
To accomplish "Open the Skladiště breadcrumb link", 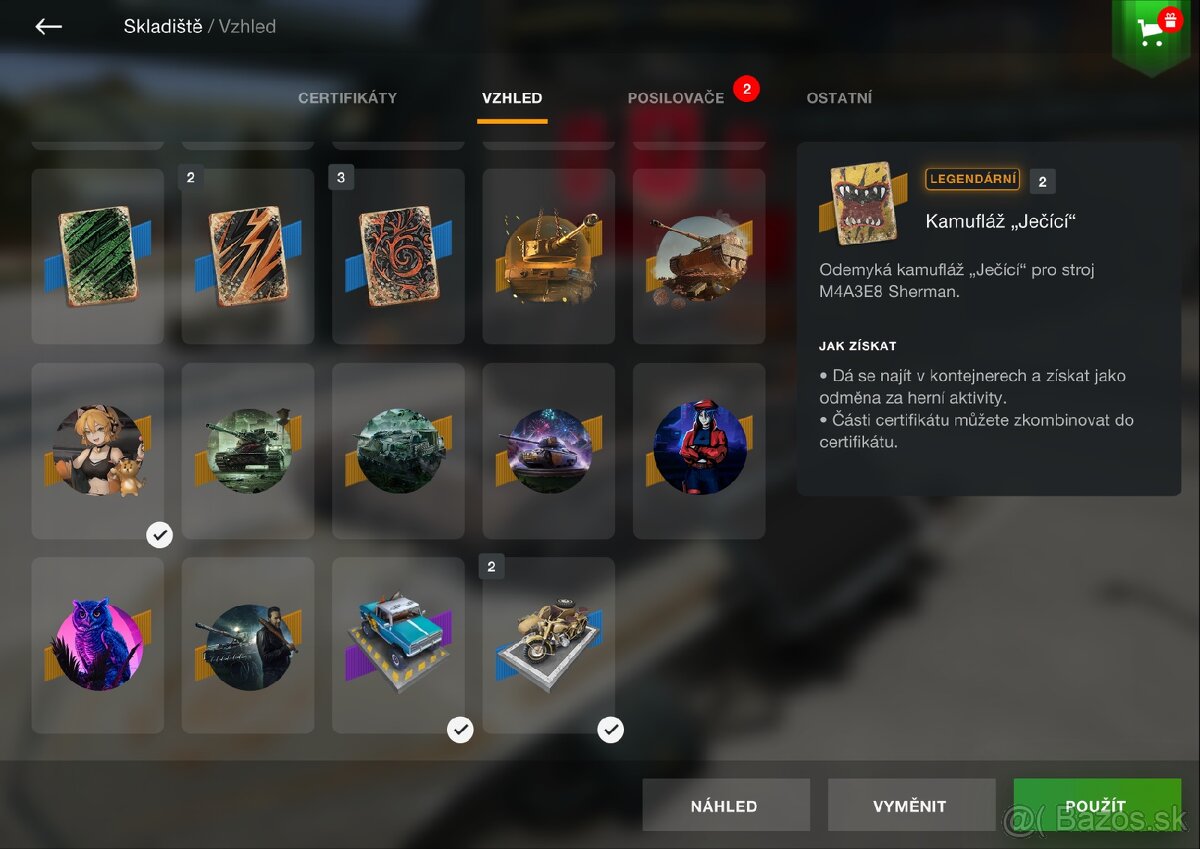I will [162, 27].
